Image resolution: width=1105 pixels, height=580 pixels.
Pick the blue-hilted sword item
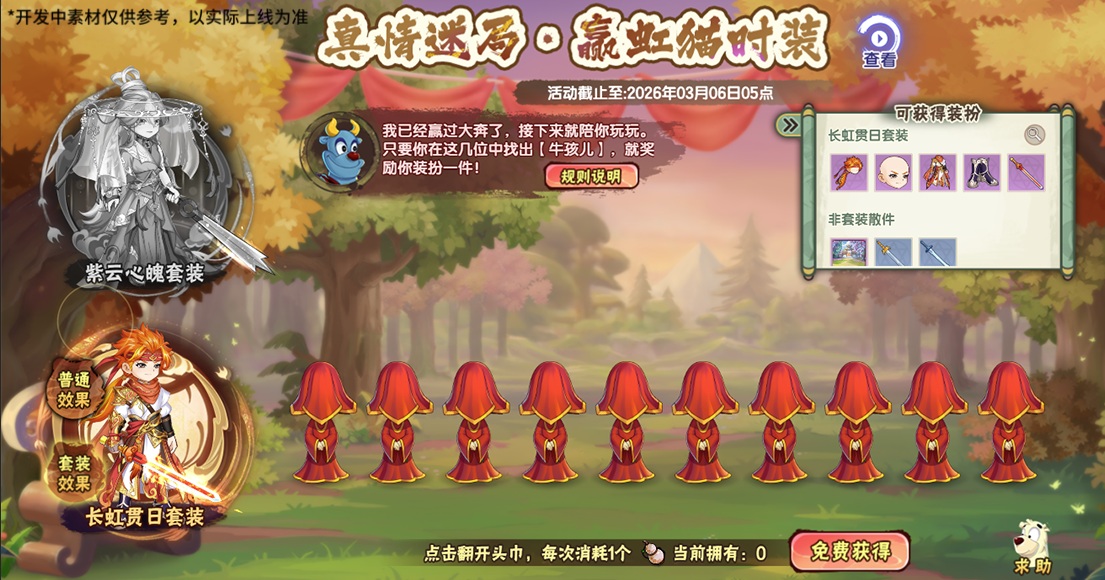(938, 252)
